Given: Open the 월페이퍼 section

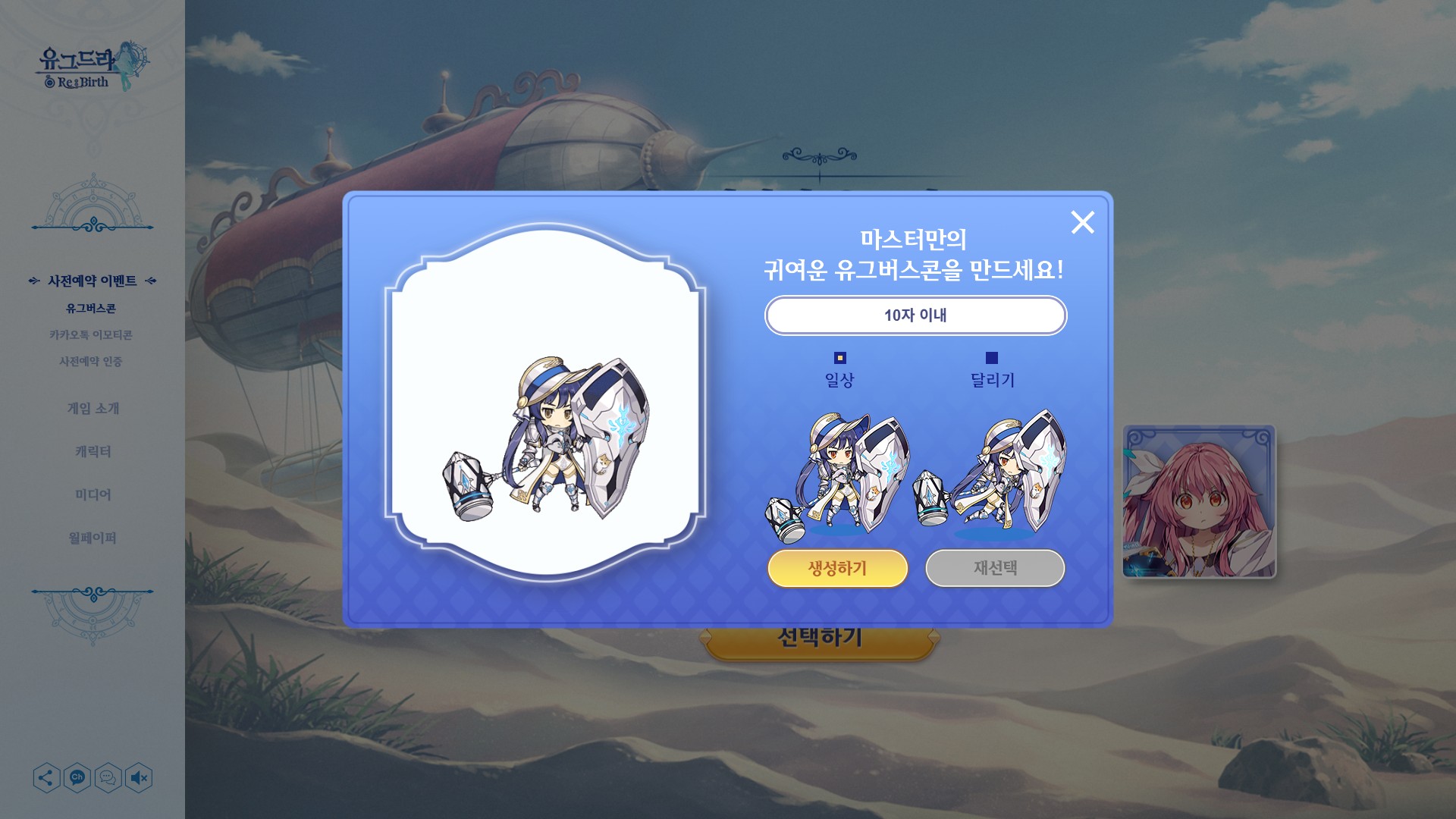Looking at the screenshot, I should pyautogui.click(x=93, y=538).
